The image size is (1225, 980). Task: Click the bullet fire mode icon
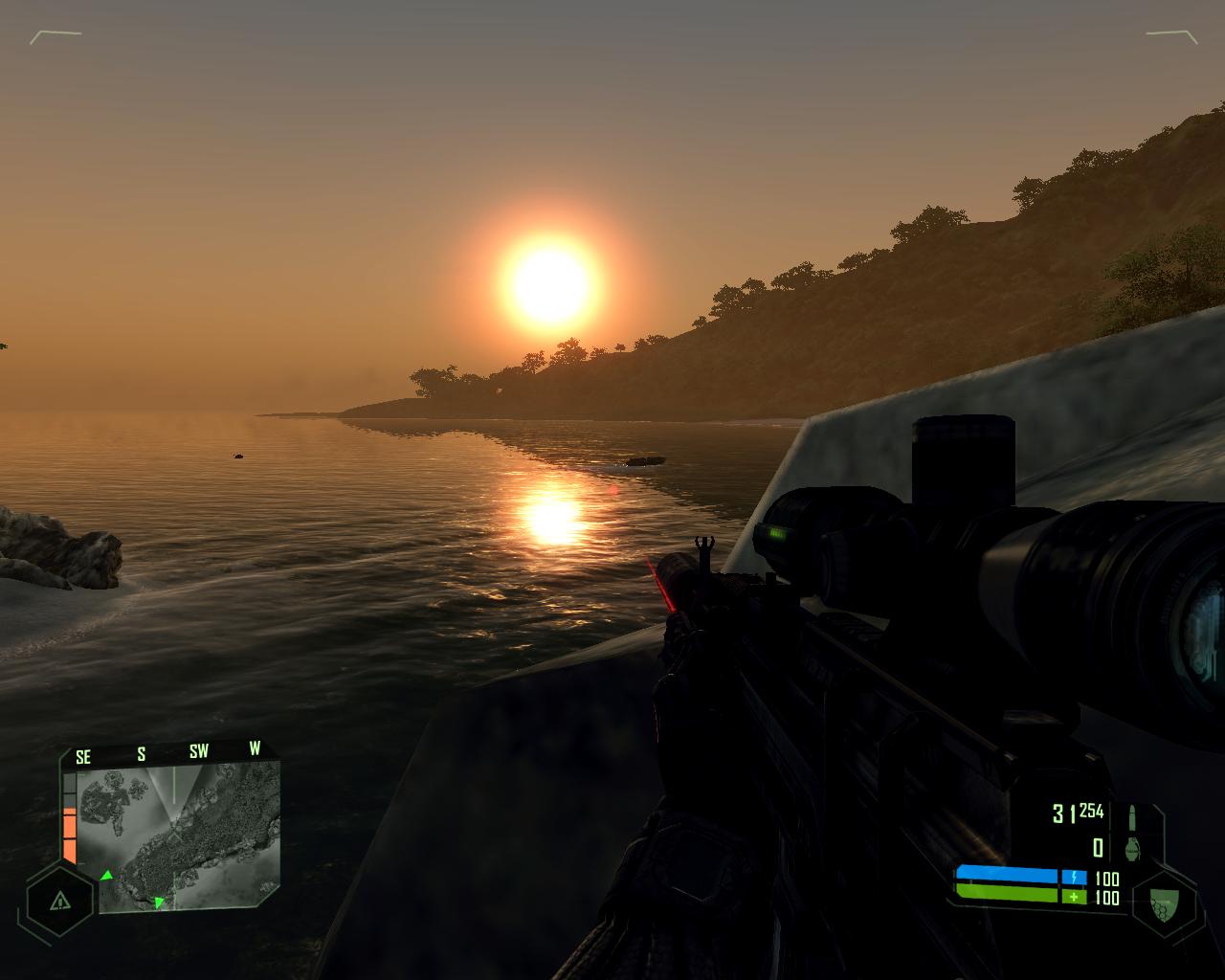[1134, 817]
